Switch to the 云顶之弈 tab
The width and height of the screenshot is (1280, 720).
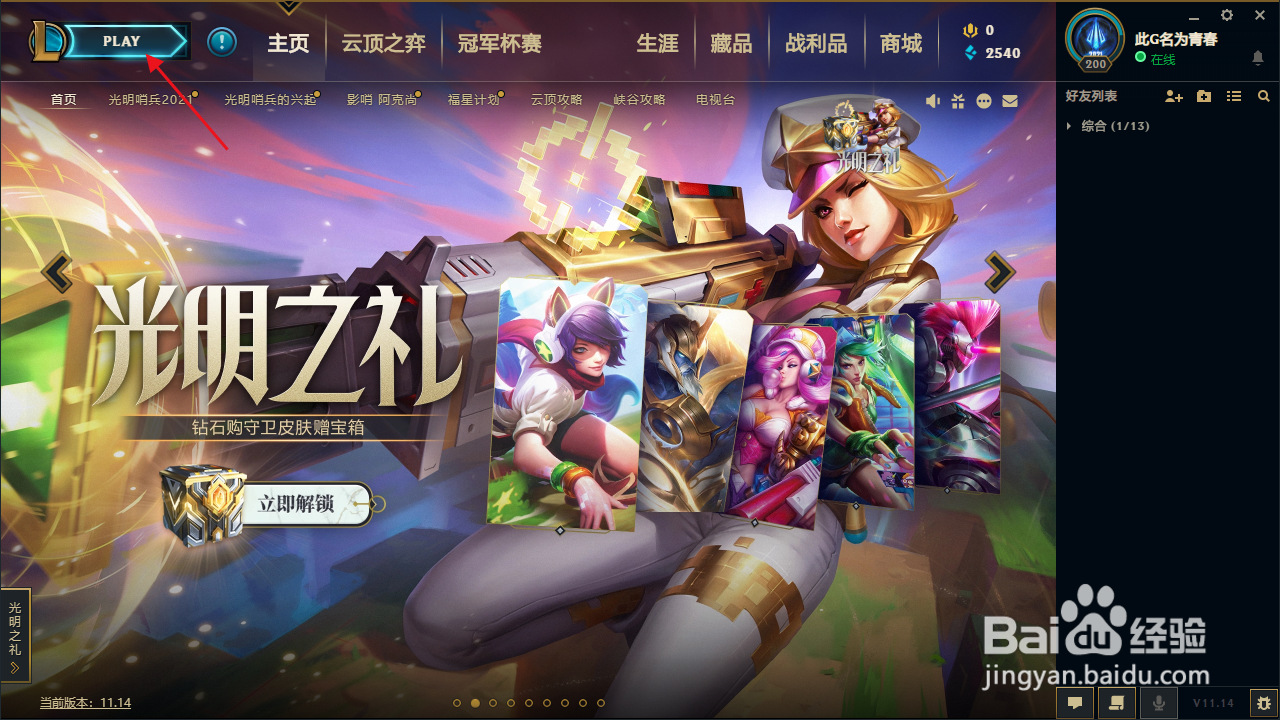[x=382, y=43]
